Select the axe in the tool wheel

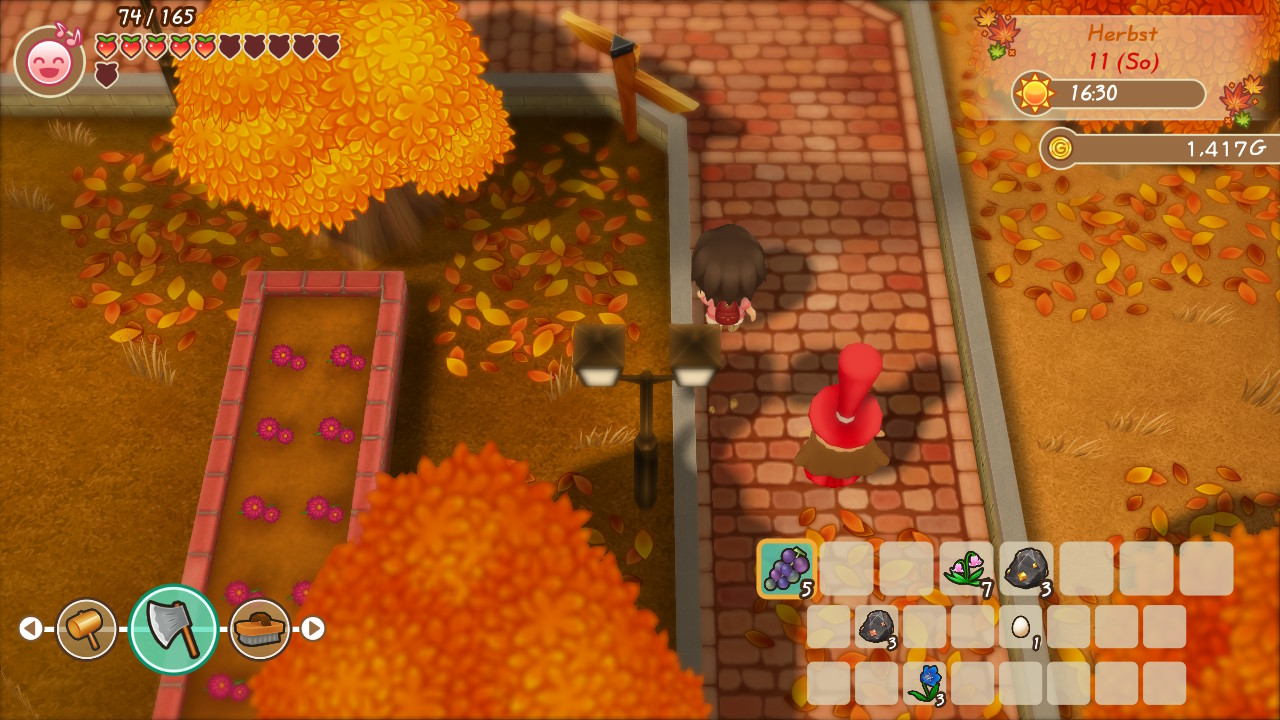click(x=173, y=629)
